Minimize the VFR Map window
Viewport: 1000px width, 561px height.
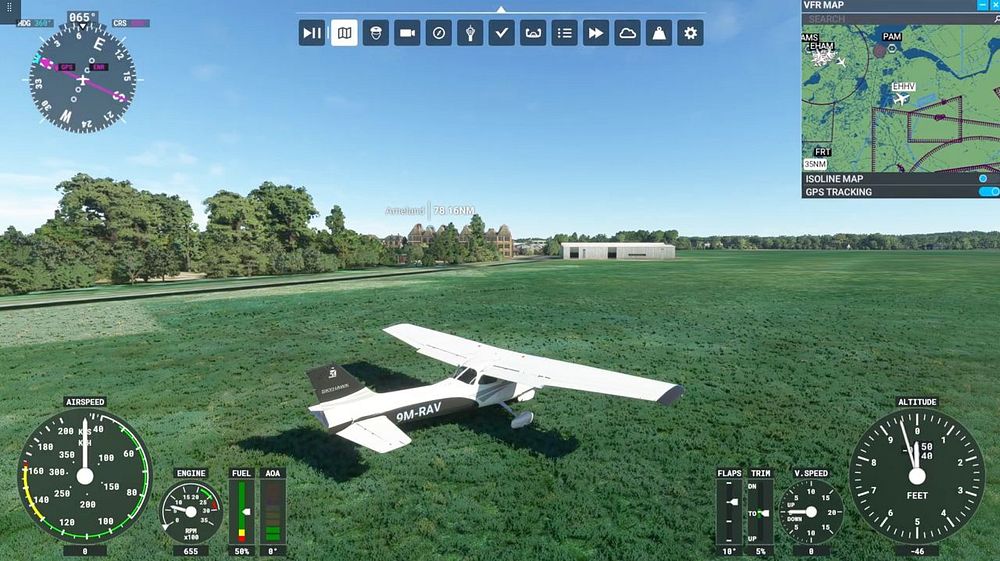pyautogui.click(x=981, y=5)
